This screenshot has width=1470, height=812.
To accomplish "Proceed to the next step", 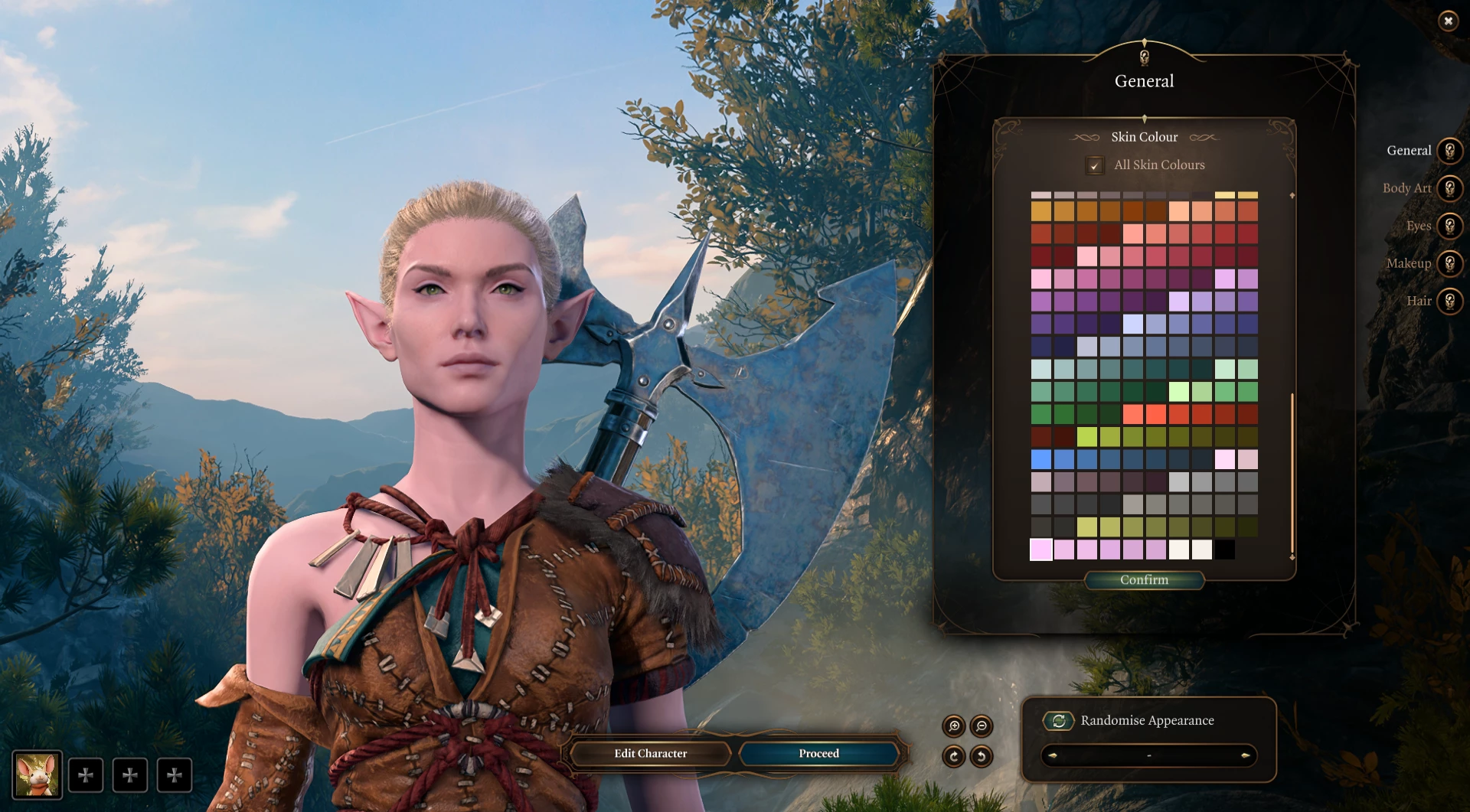I will pos(818,754).
